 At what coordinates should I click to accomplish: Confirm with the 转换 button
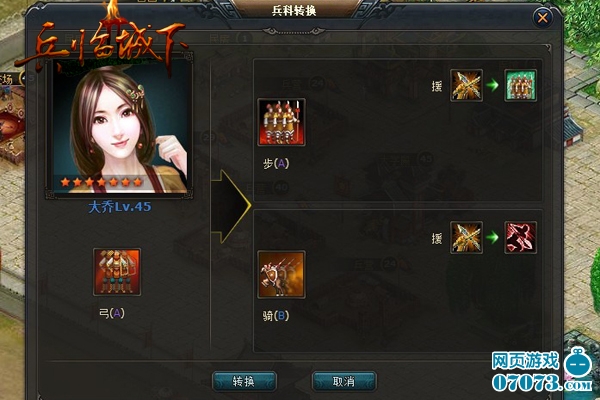pyautogui.click(x=244, y=381)
